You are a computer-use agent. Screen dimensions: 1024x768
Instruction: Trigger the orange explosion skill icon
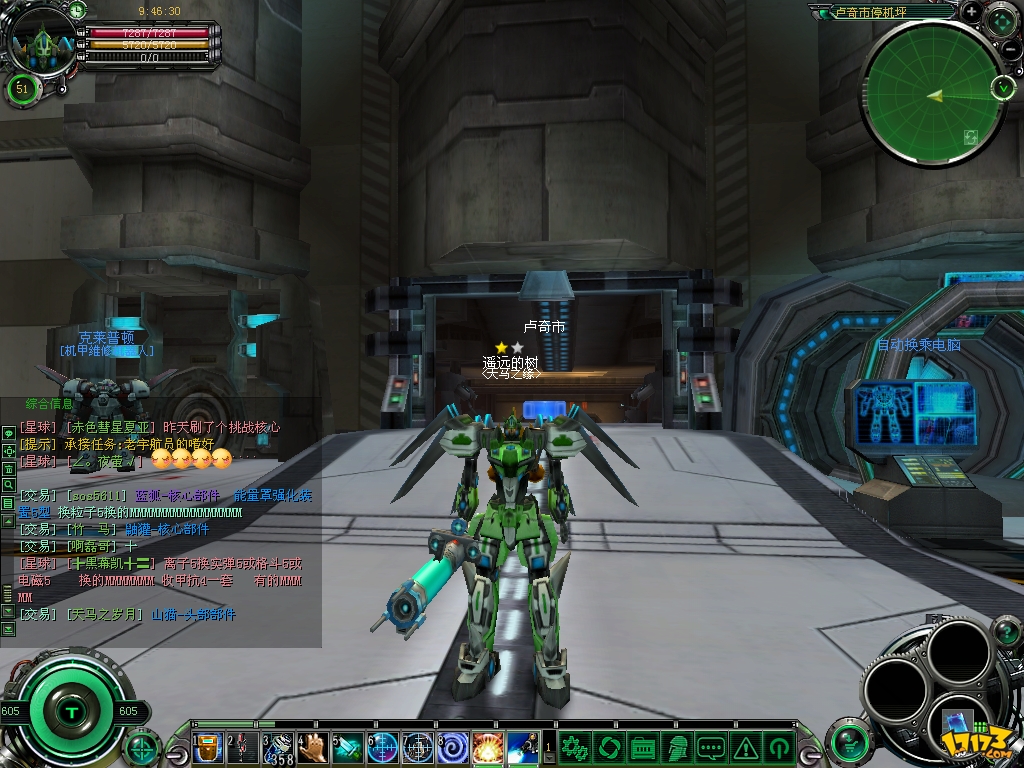tap(487, 747)
